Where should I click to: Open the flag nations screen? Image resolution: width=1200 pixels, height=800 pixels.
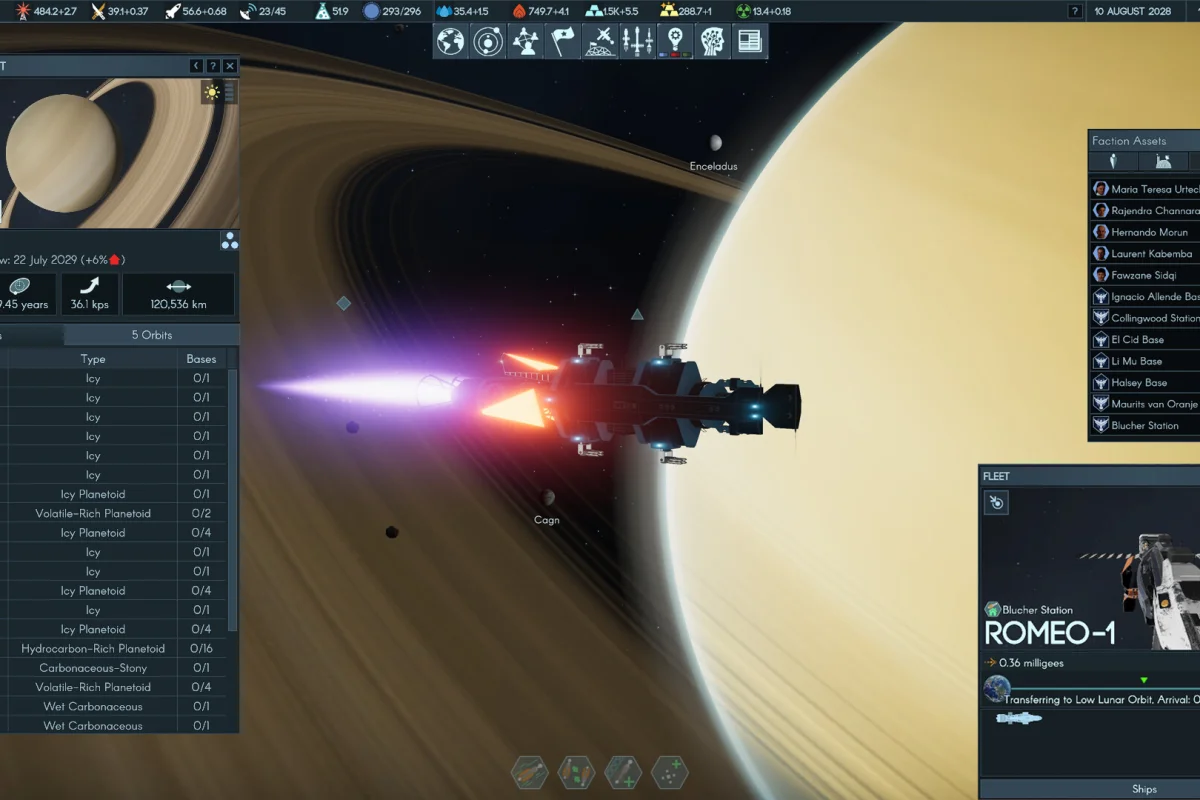pos(563,41)
